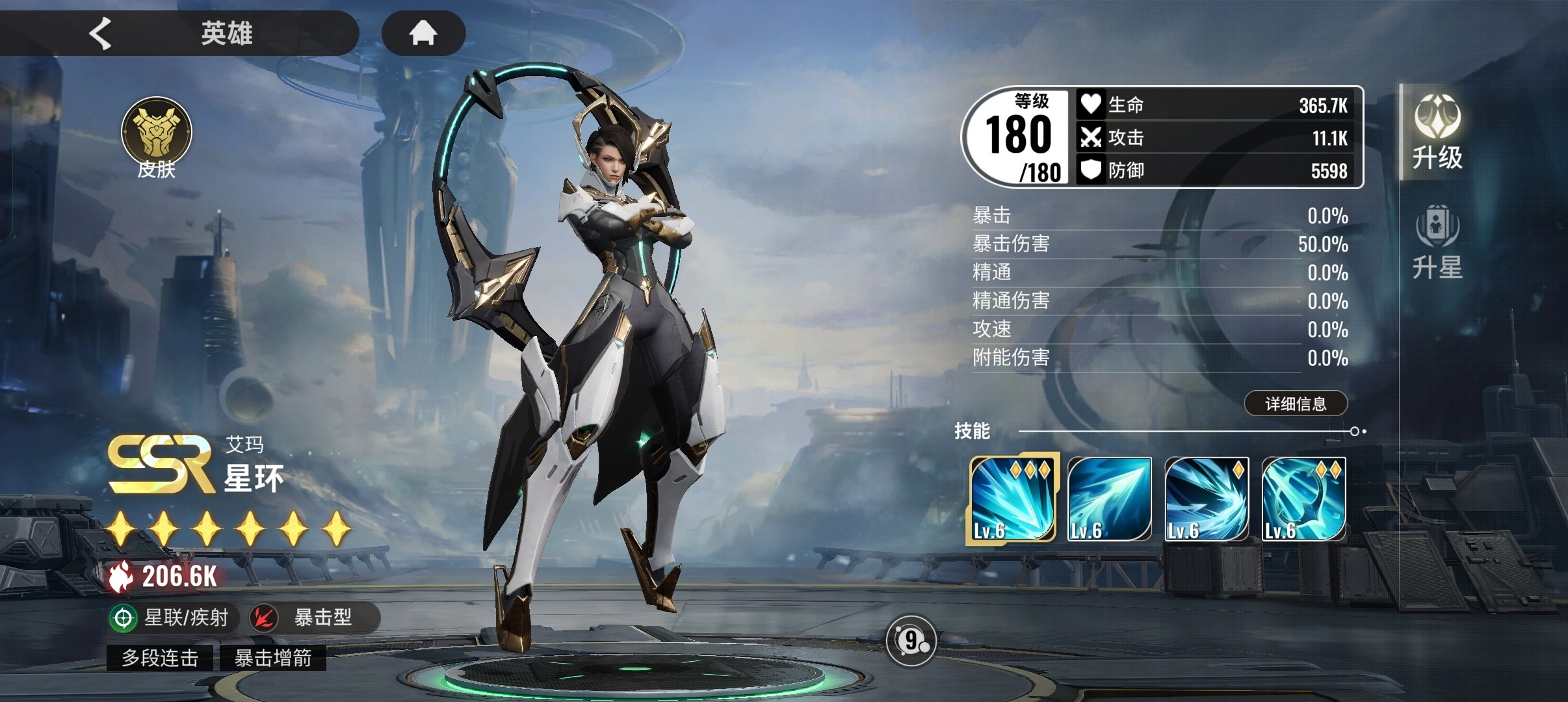The height and width of the screenshot is (702, 1568).
Task: Tap the 星联/疾射 faction tag
Action: click(x=170, y=617)
